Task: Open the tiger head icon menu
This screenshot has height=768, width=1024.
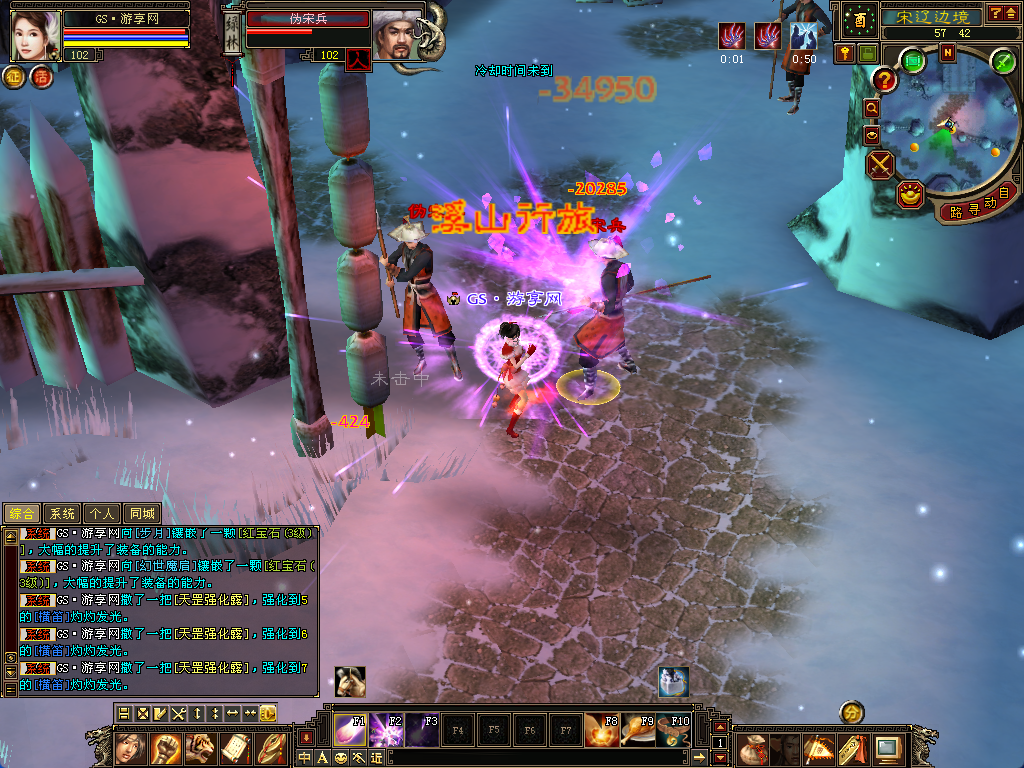Action: 200,748
